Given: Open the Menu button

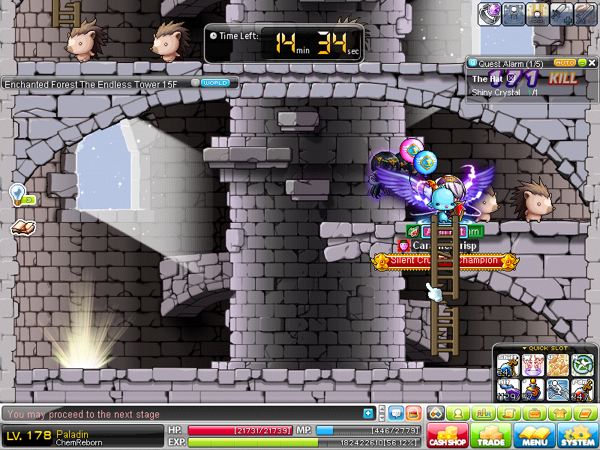Looking at the screenshot, I should [534, 435].
